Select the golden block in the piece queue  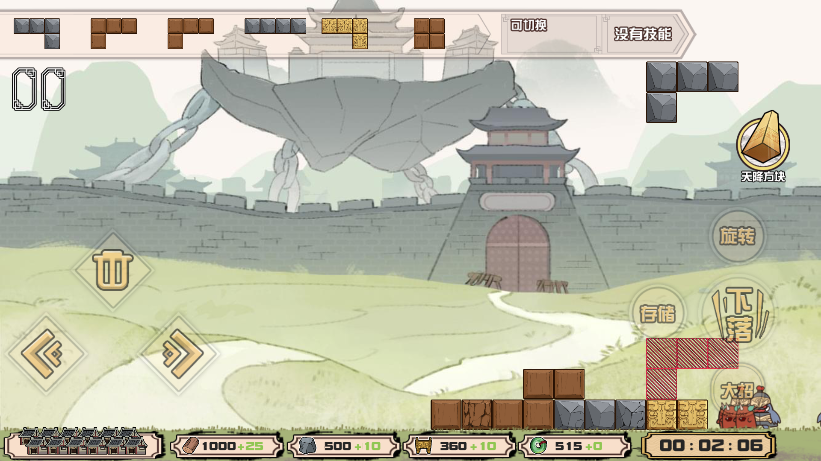[x=344, y=32]
